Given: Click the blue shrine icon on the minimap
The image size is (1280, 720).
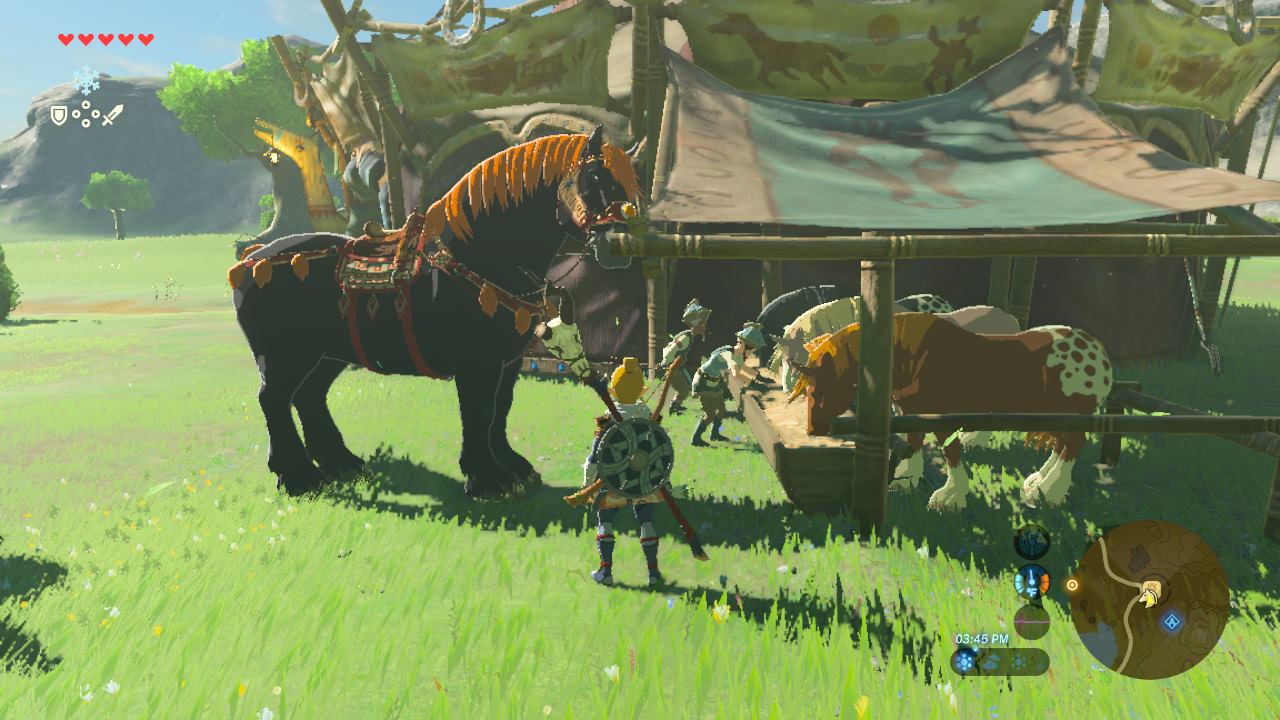Looking at the screenshot, I should pos(1171,619).
